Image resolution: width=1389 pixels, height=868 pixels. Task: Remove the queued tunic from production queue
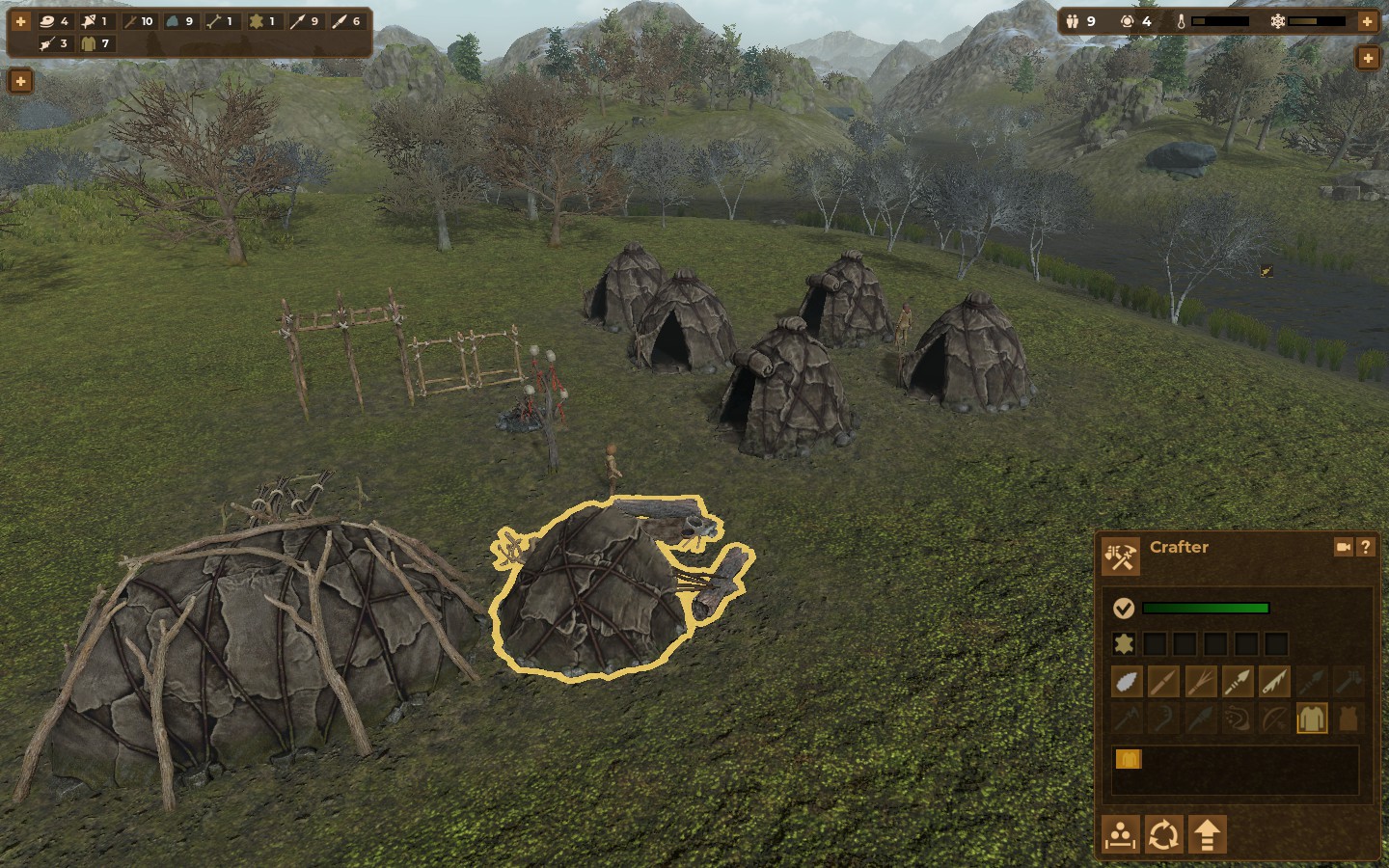[1128, 760]
